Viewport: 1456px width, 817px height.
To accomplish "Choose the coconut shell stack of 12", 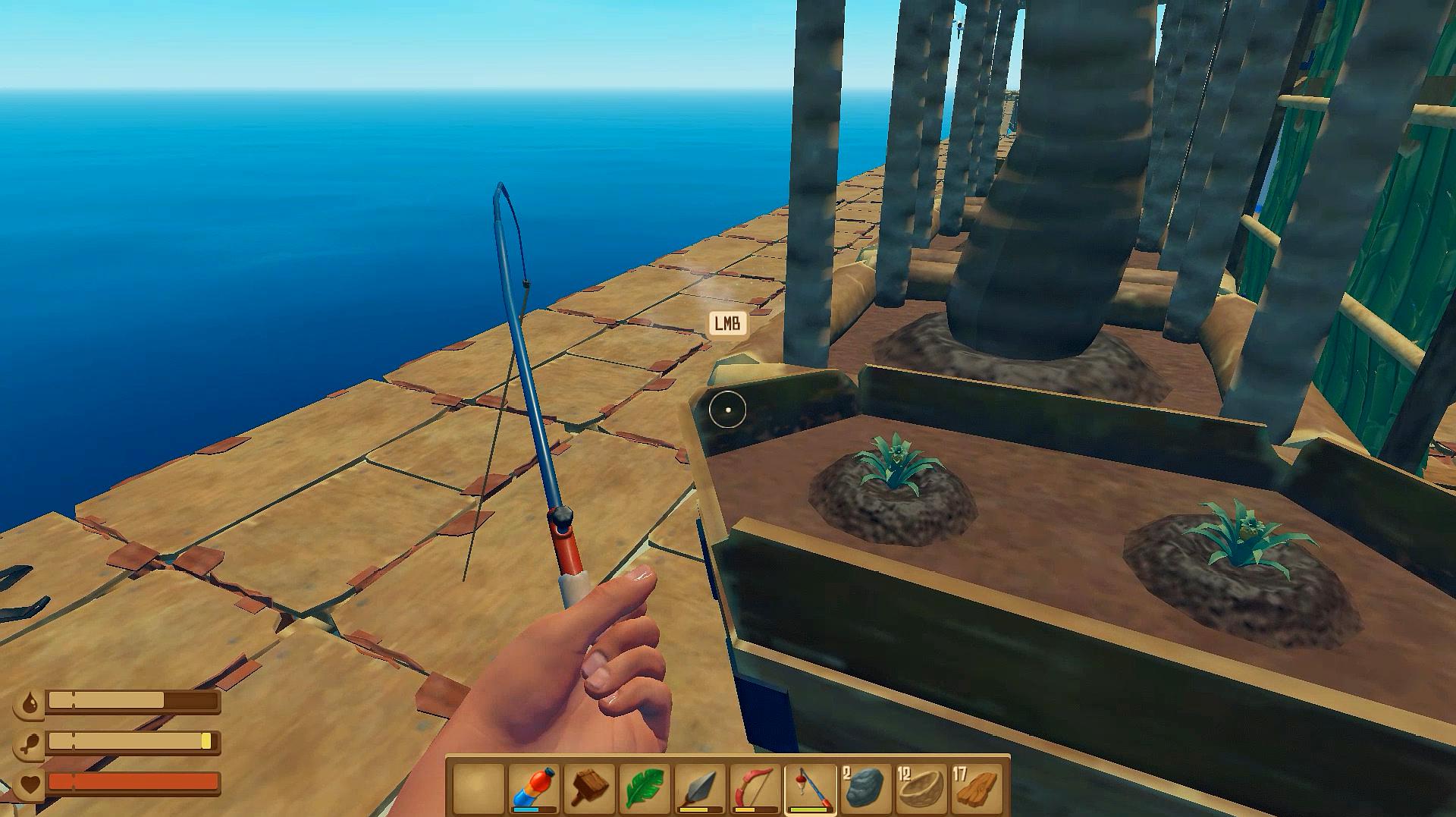I will point(921,787).
